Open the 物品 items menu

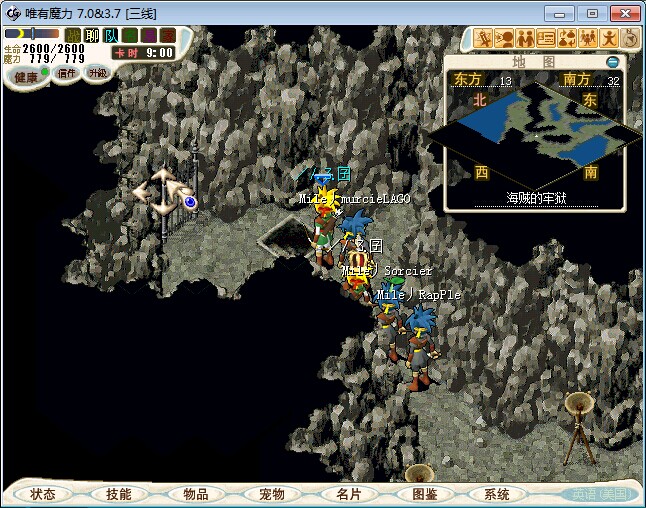point(195,494)
